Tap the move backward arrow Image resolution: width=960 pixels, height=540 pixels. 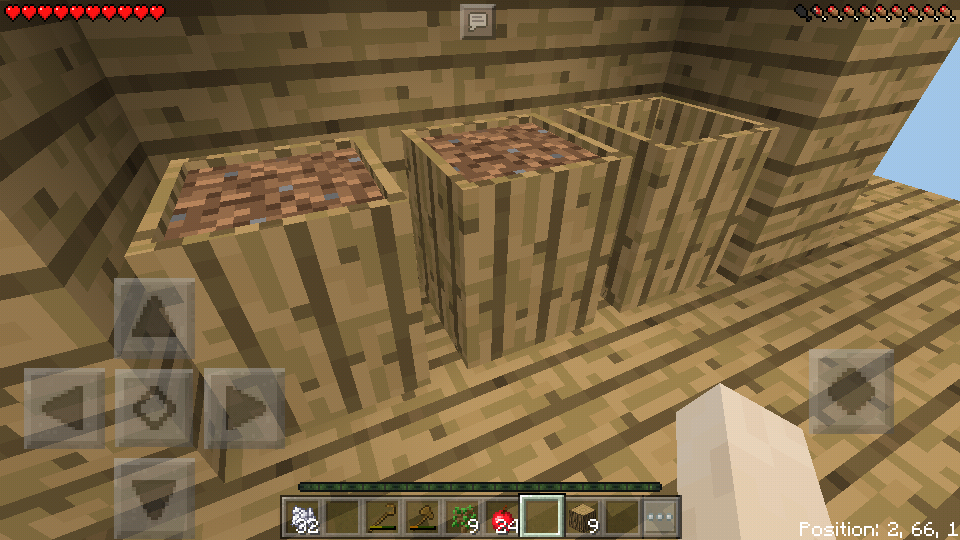154,496
